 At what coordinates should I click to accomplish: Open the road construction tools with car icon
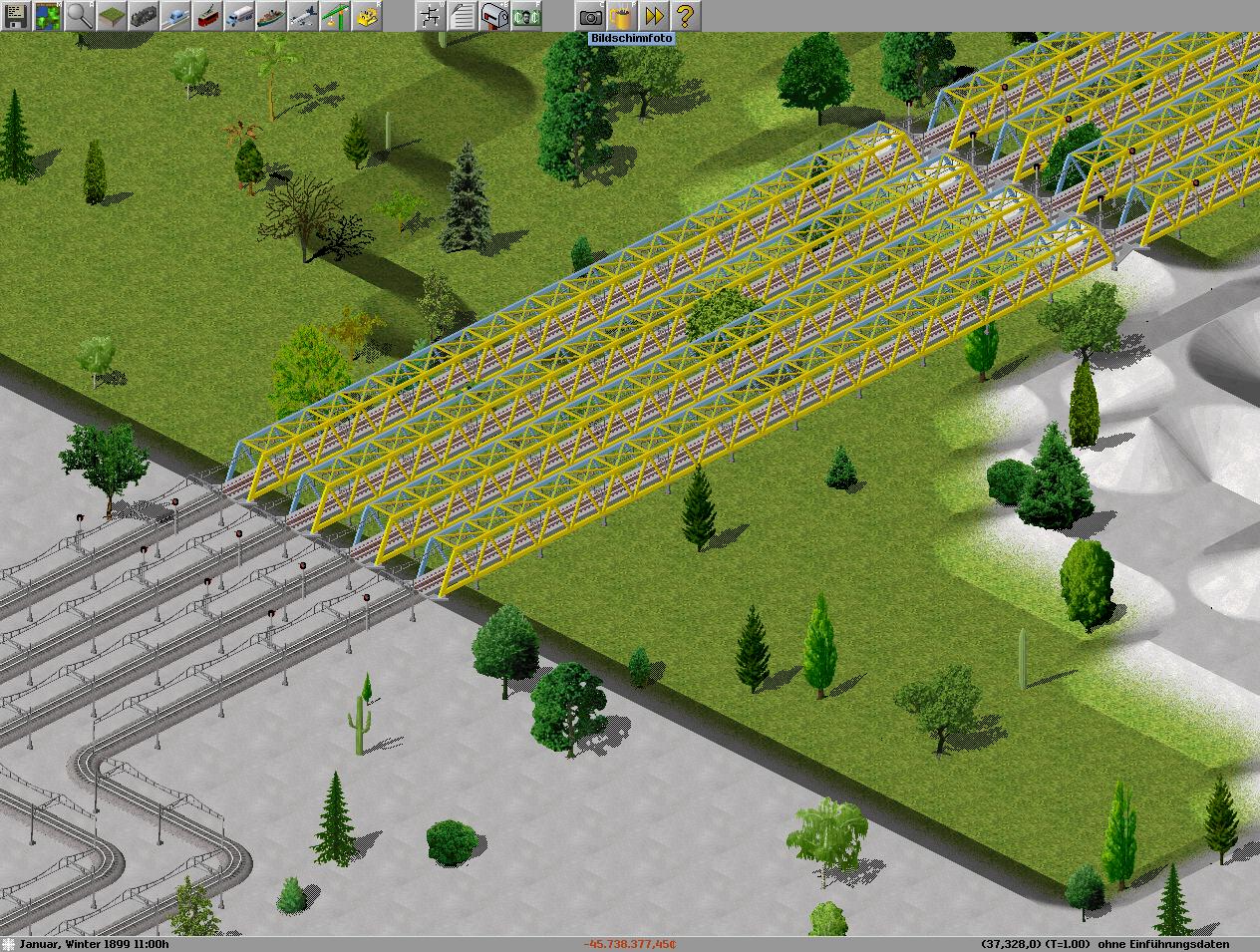point(175,16)
